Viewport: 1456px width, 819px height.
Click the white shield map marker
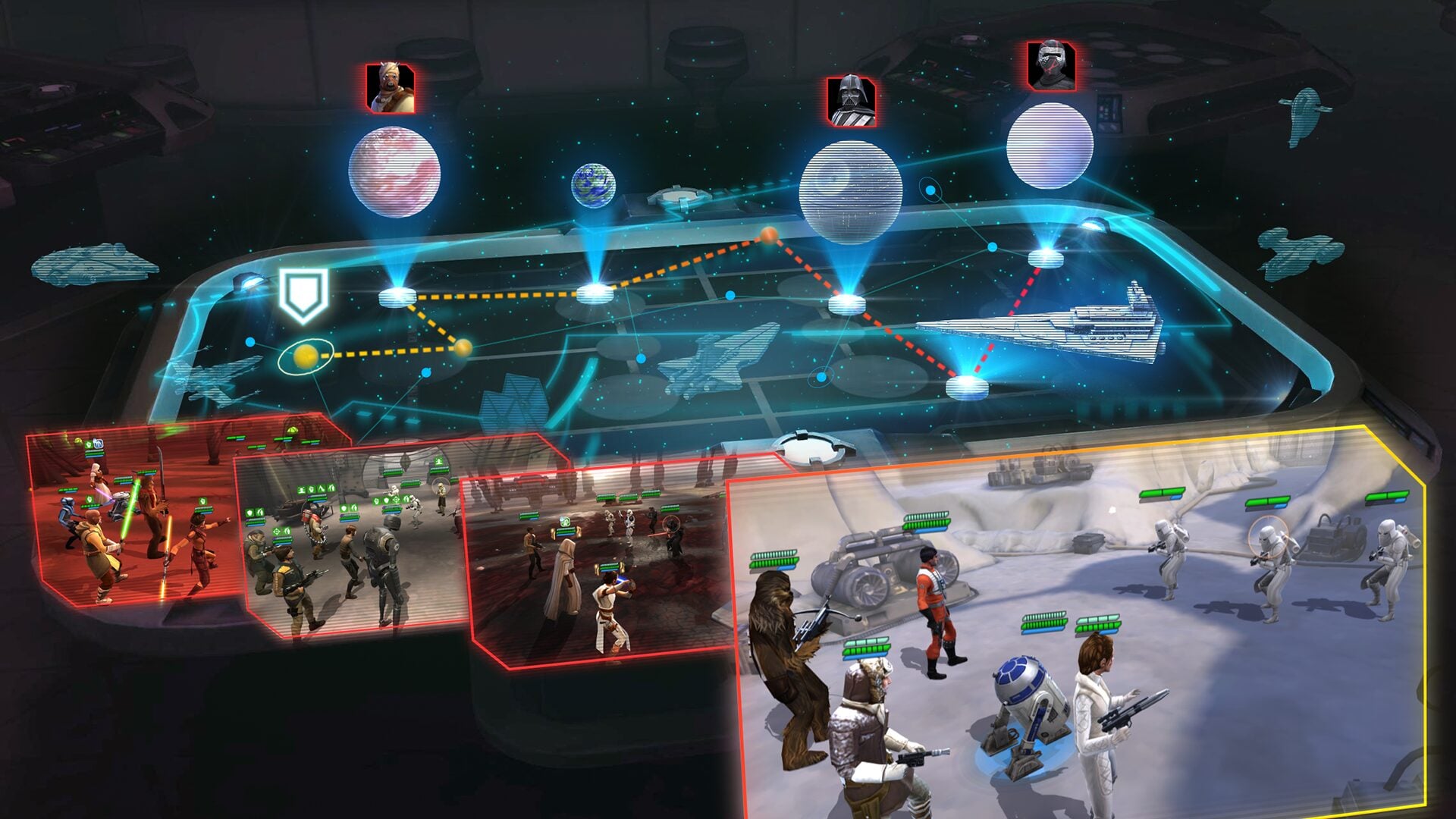[303, 294]
